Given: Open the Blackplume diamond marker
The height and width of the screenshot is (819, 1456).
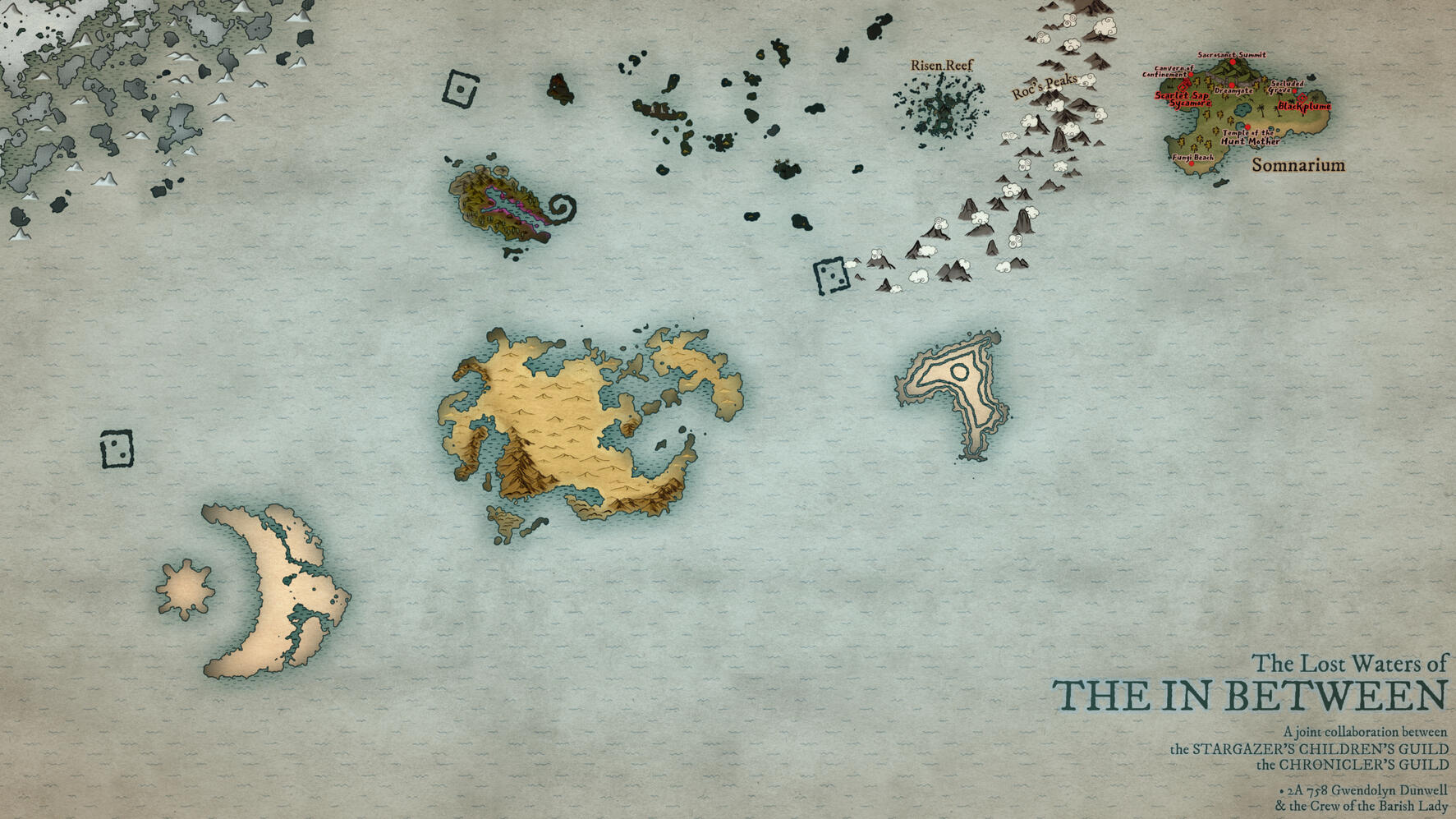Looking at the screenshot, I should pyautogui.click(x=1302, y=99).
